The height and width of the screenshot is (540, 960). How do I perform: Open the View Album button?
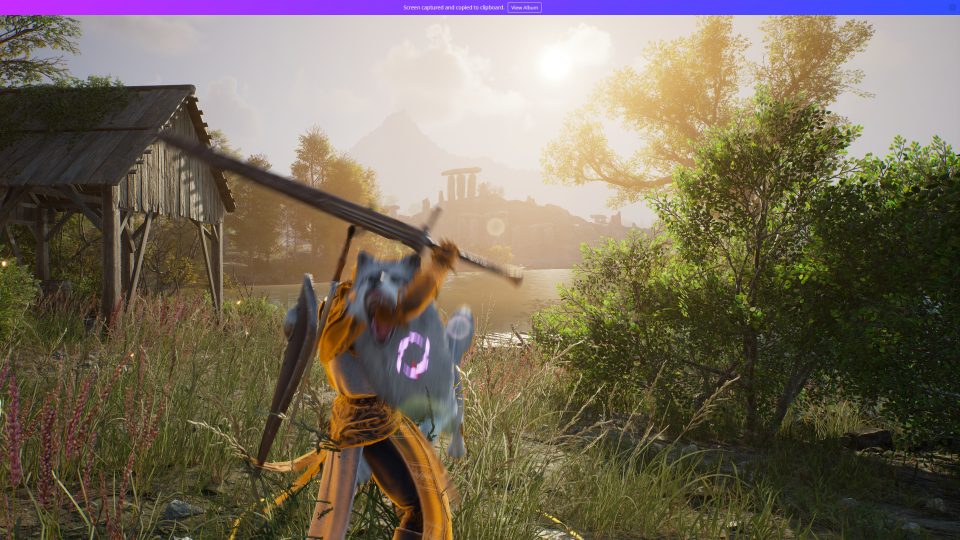click(524, 7)
